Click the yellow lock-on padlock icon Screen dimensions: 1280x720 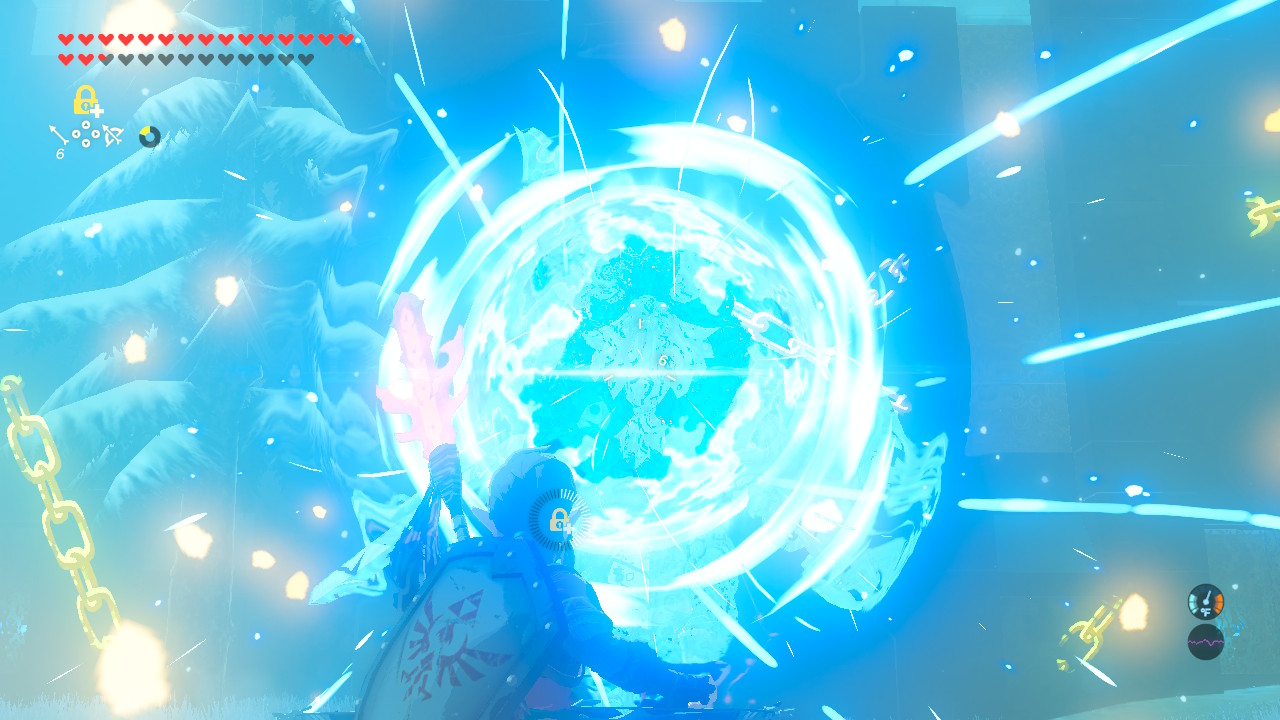[x=84, y=99]
